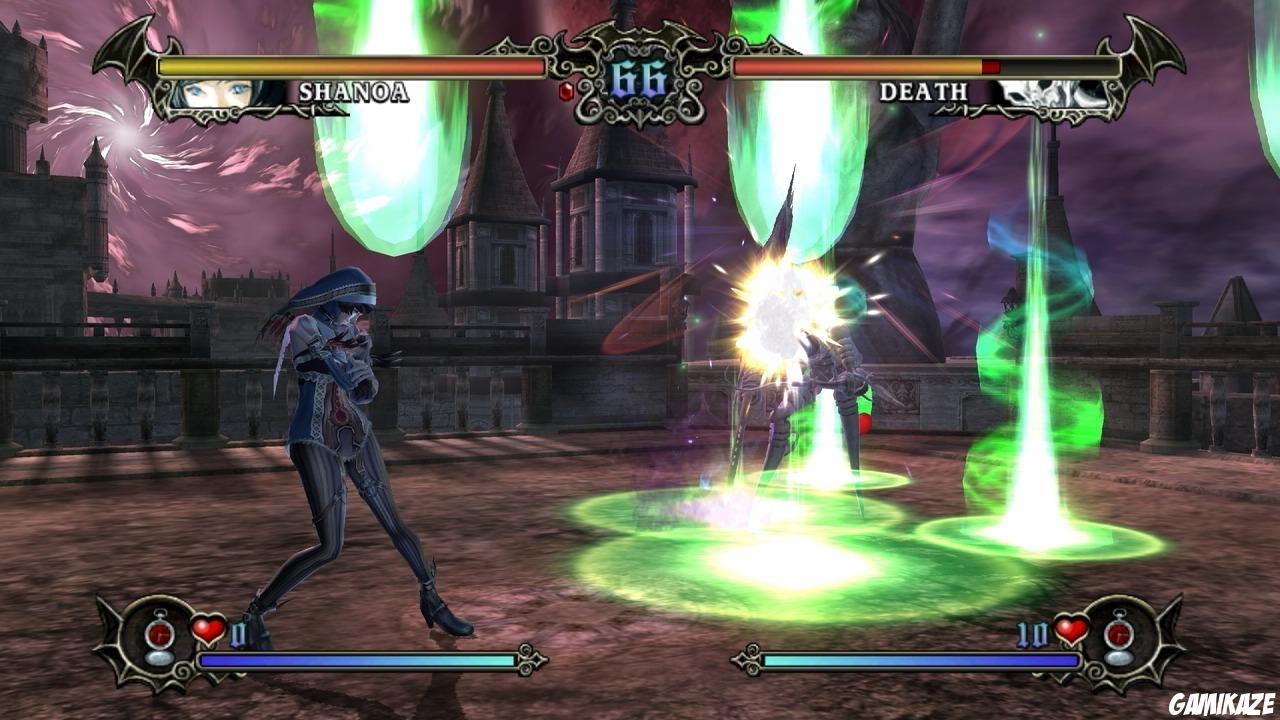Image resolution: width=1280 pixels, height=720 pixels.
Task: Click the heart icon next to Shanoa's item count
Action: point(206,628)
